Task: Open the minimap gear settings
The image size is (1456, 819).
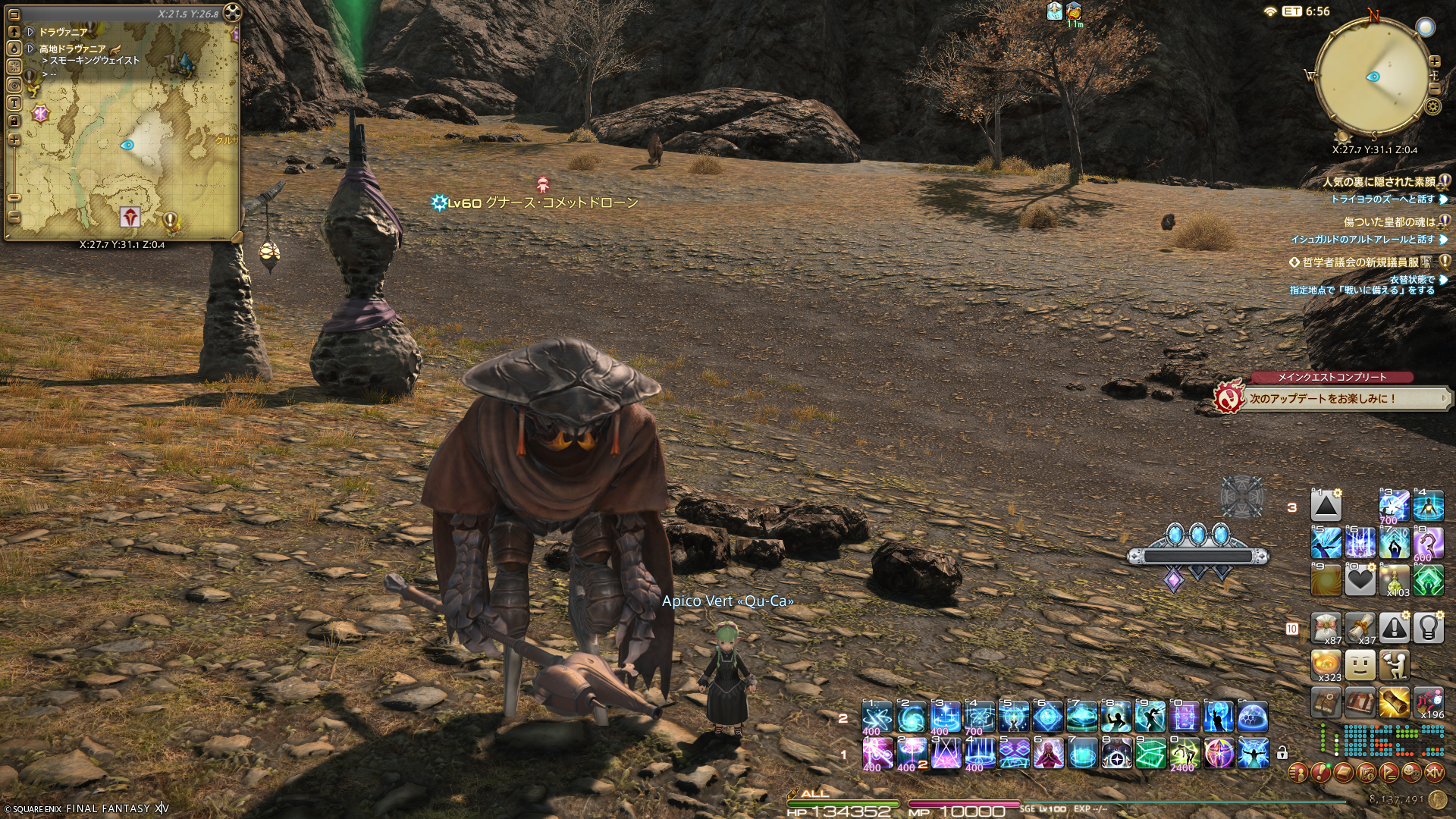Action: tap(1432, 106)
